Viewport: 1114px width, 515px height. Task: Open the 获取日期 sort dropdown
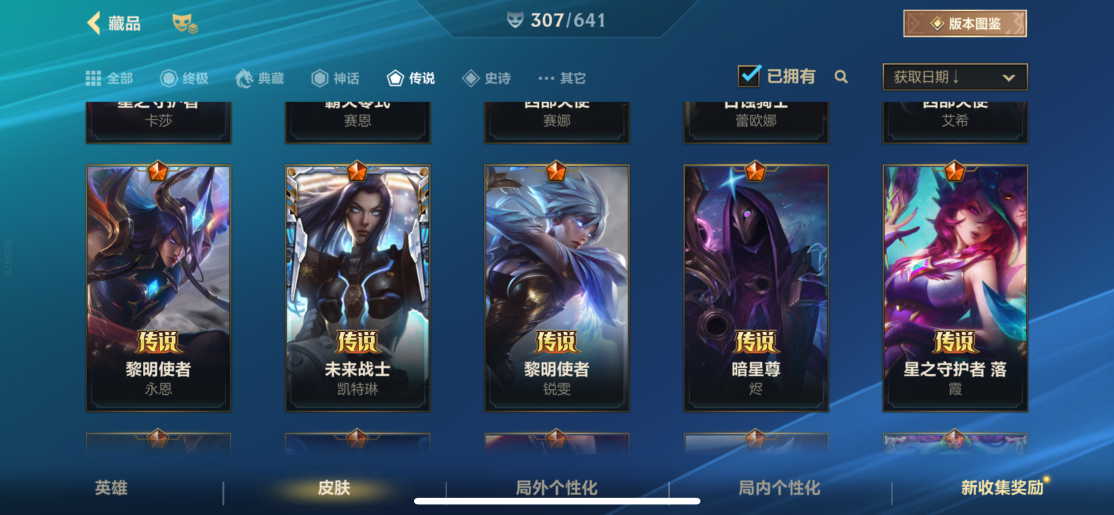click(x=954, y=77)
